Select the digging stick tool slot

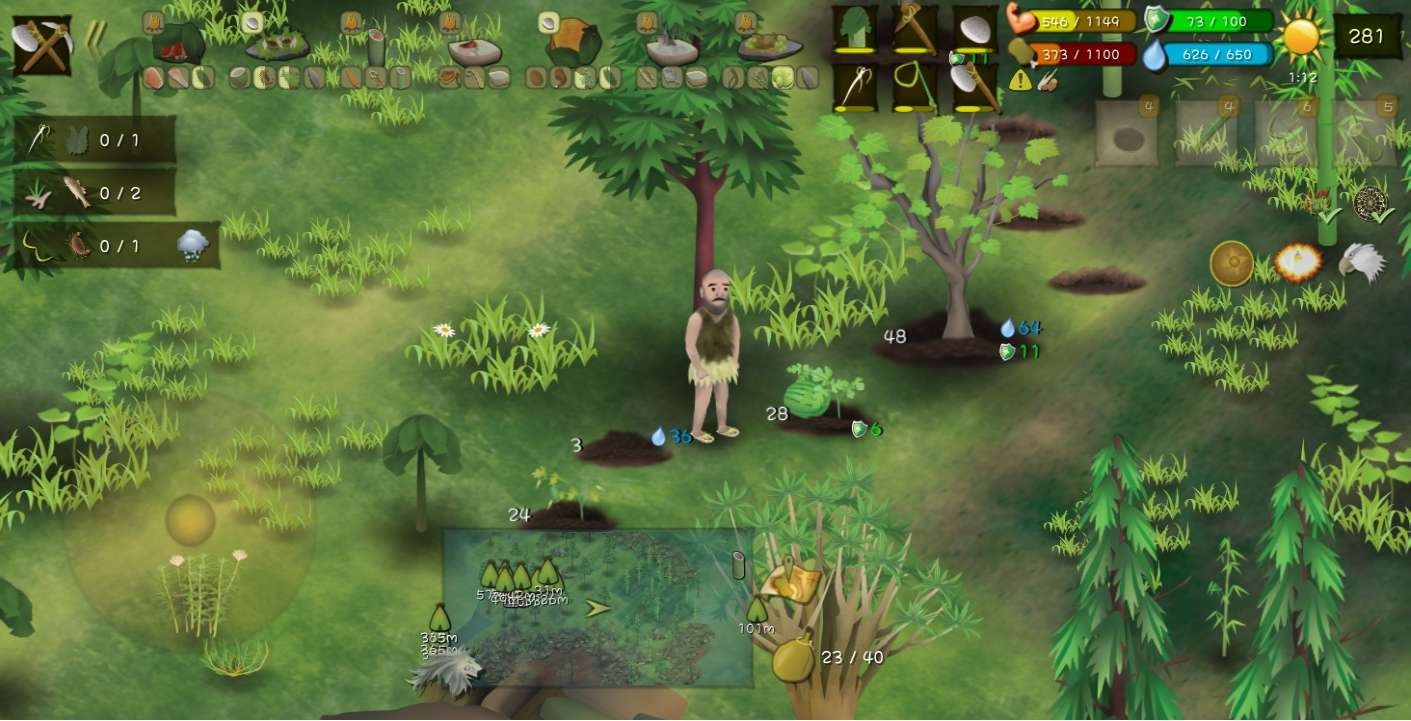pyautogui.click(x=914, y=30)
